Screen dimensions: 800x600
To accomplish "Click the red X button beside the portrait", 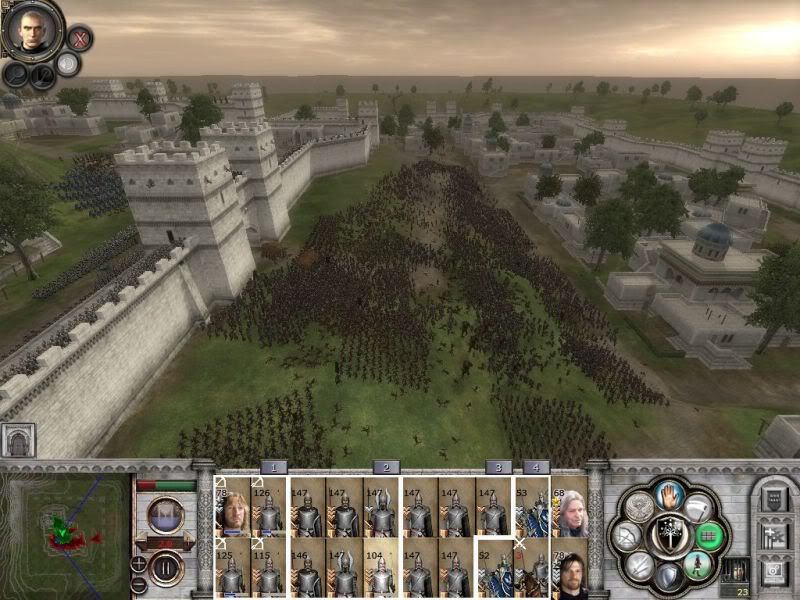I will click(81, 39).
